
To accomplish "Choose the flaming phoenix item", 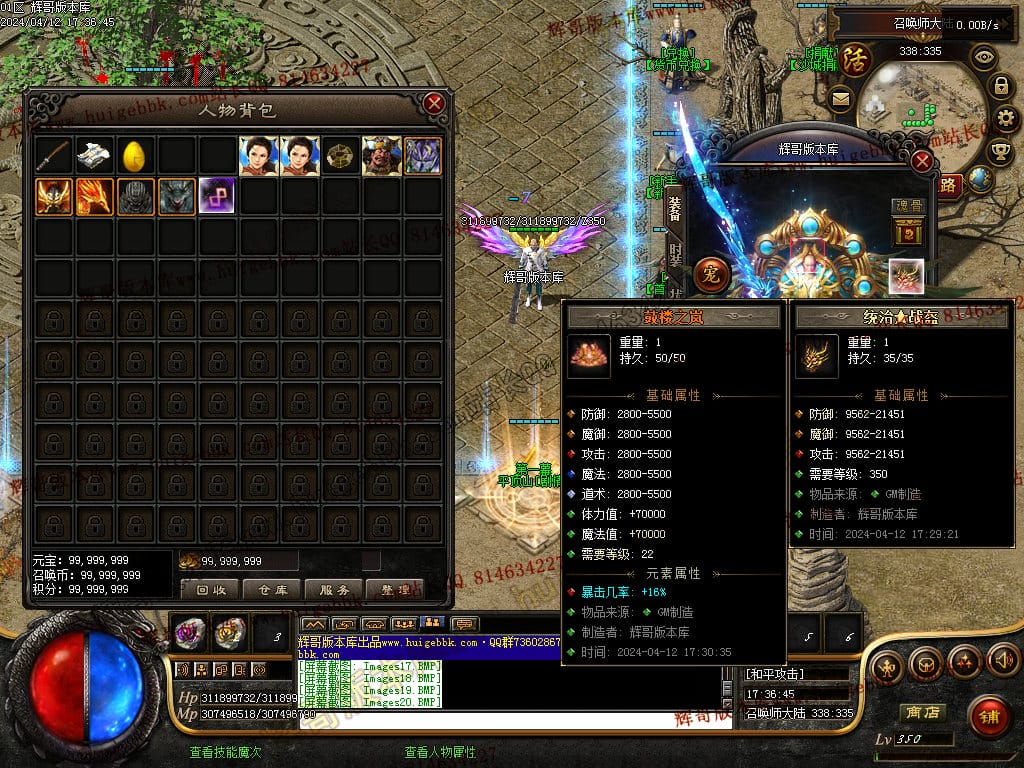I will (94, 196).
